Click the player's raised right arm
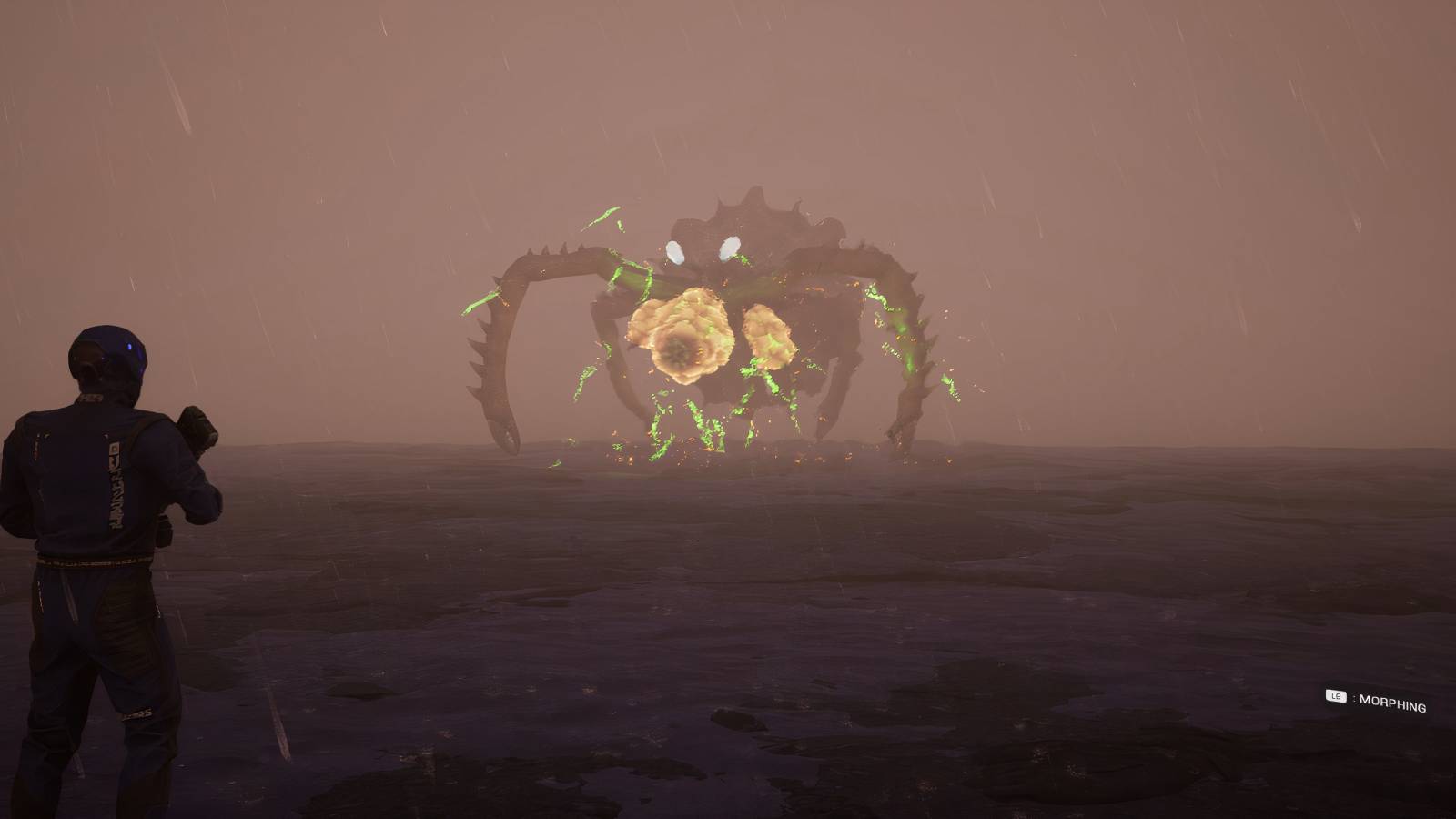The width and height of the screenshot is (1456, 819). 196,437
